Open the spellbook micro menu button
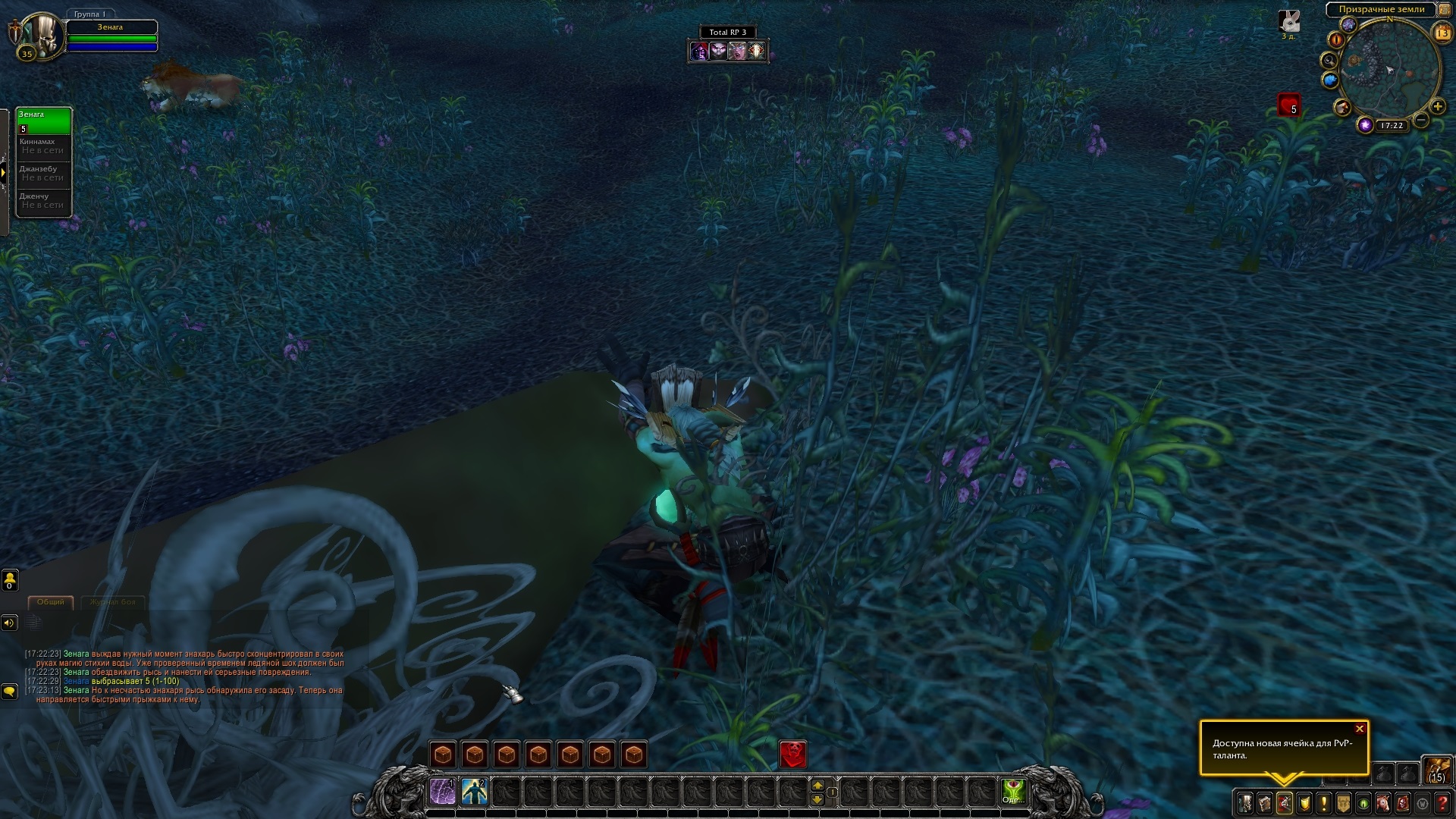The height and width of the screenshot is (819, 1456). (1265, 802)
